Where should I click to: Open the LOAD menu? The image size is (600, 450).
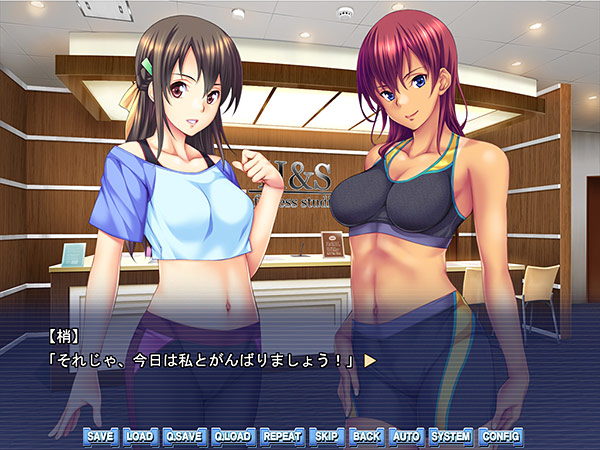tap(140, 437)
